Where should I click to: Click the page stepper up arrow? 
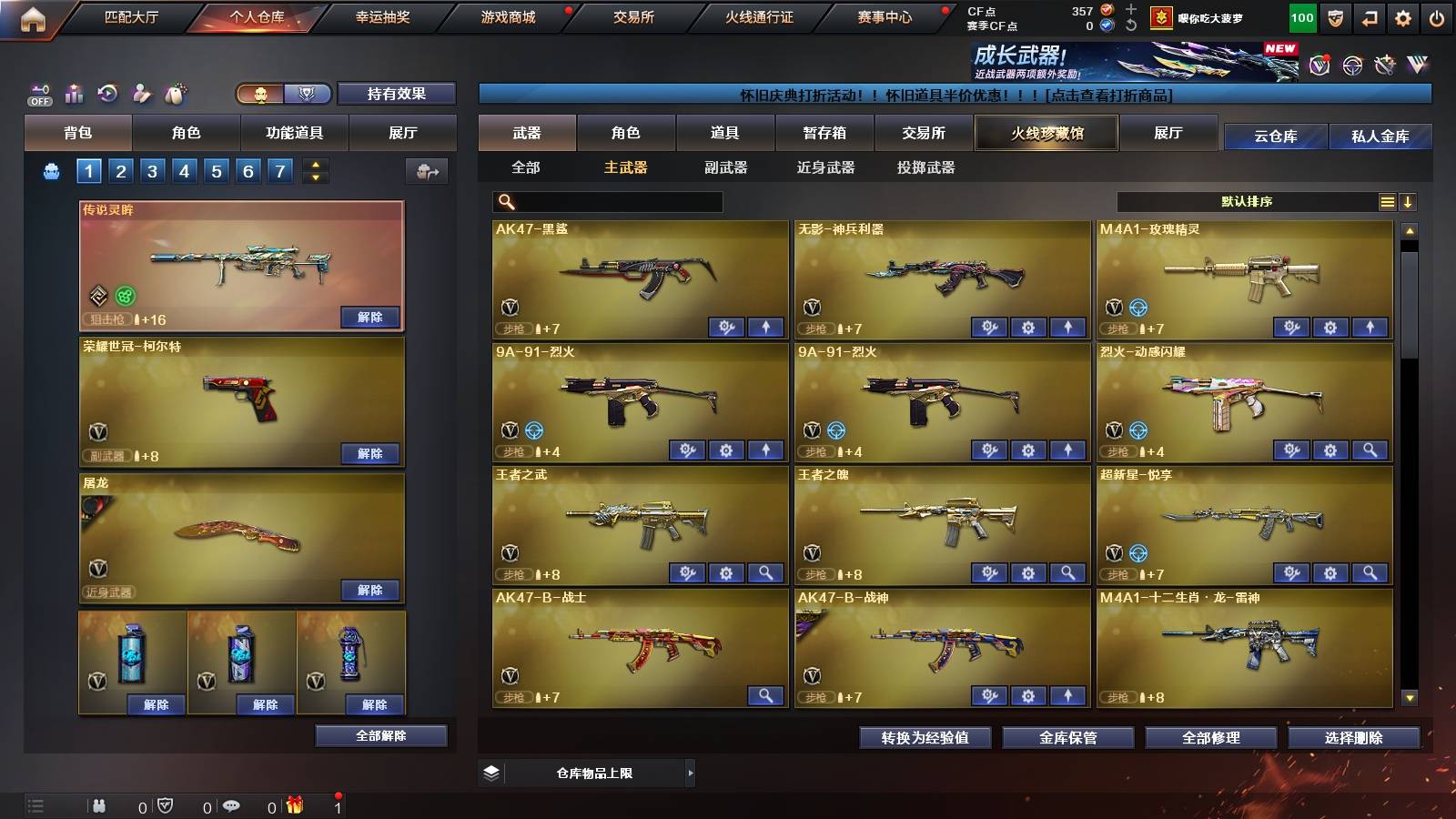[x=313, y=165]
